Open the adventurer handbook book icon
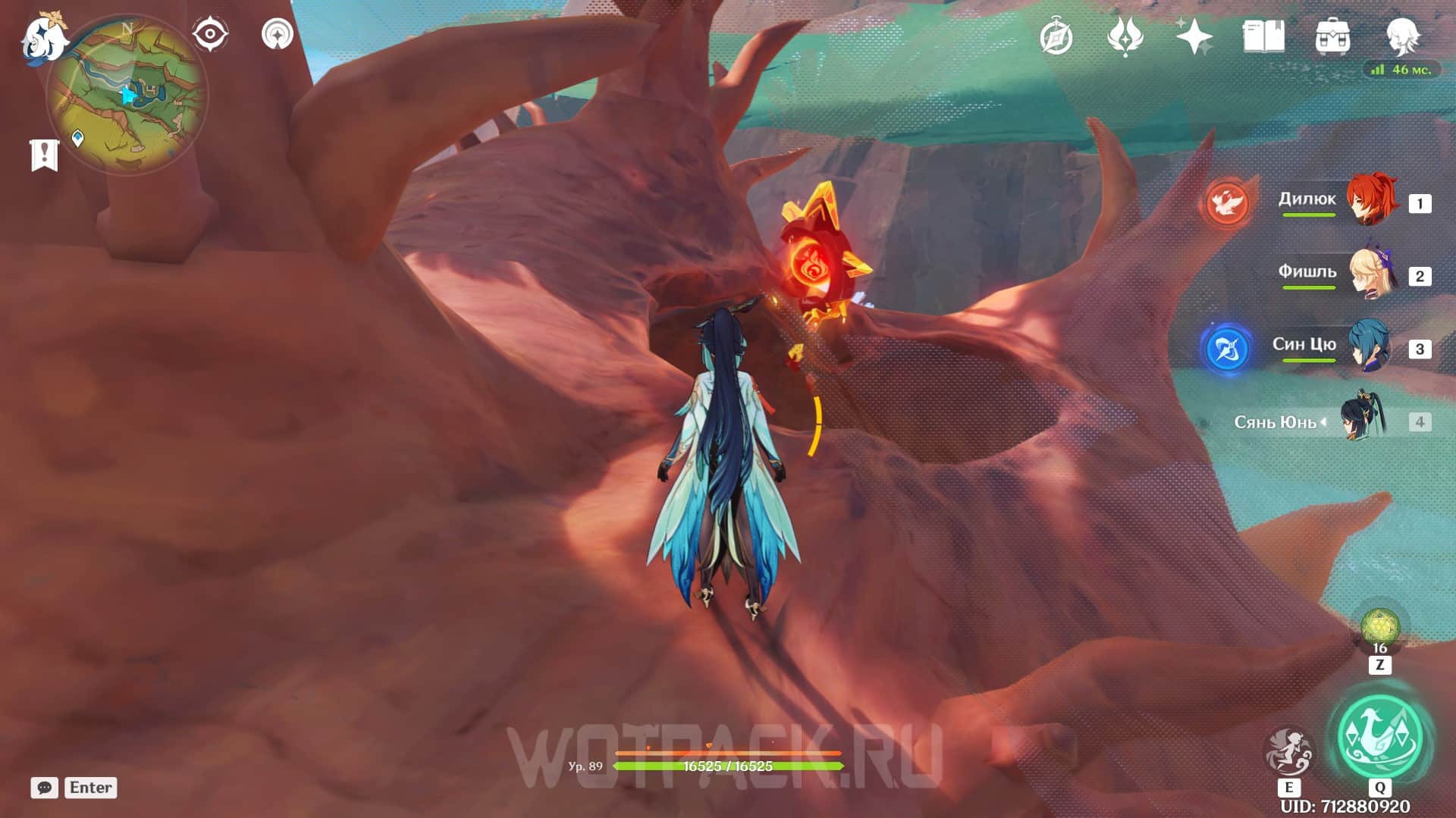Viewport: 1456px width, 818px height. tap(1263, 36)
